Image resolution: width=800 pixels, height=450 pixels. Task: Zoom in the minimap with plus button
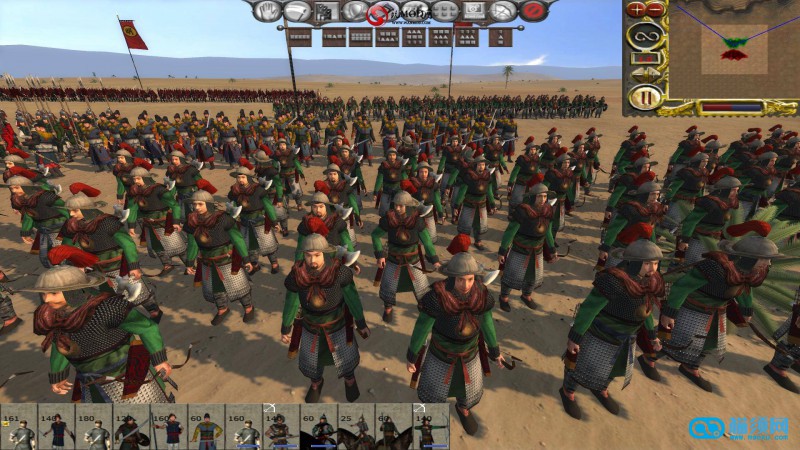(x=637, y=9)
